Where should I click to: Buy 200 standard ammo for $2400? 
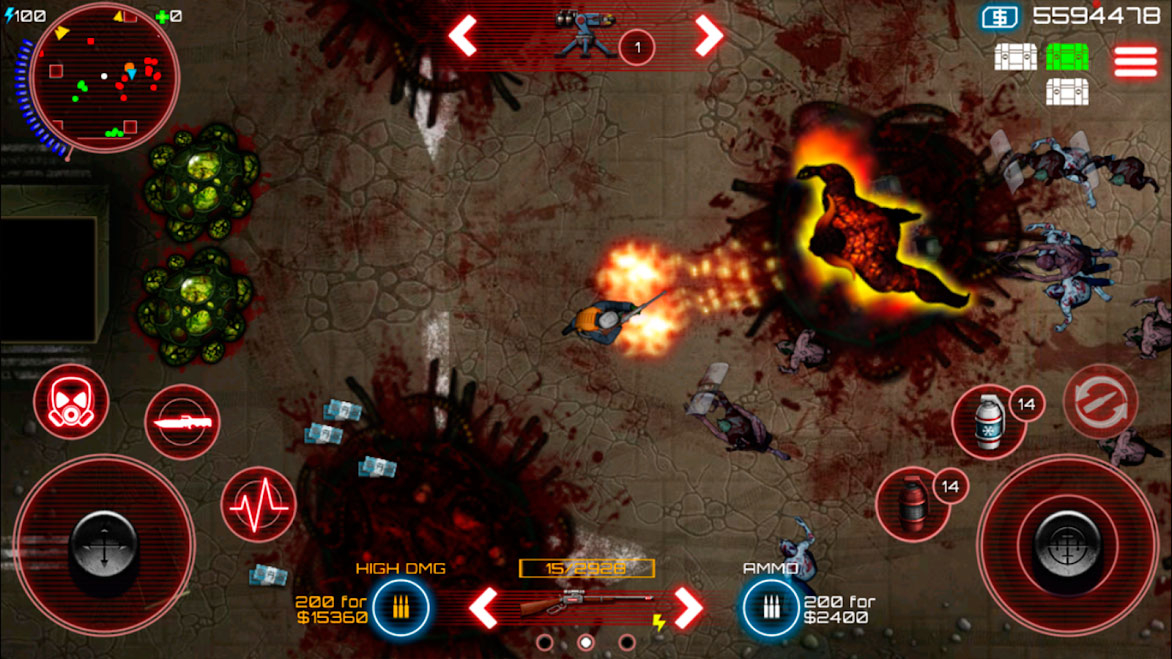click(769, 607)
